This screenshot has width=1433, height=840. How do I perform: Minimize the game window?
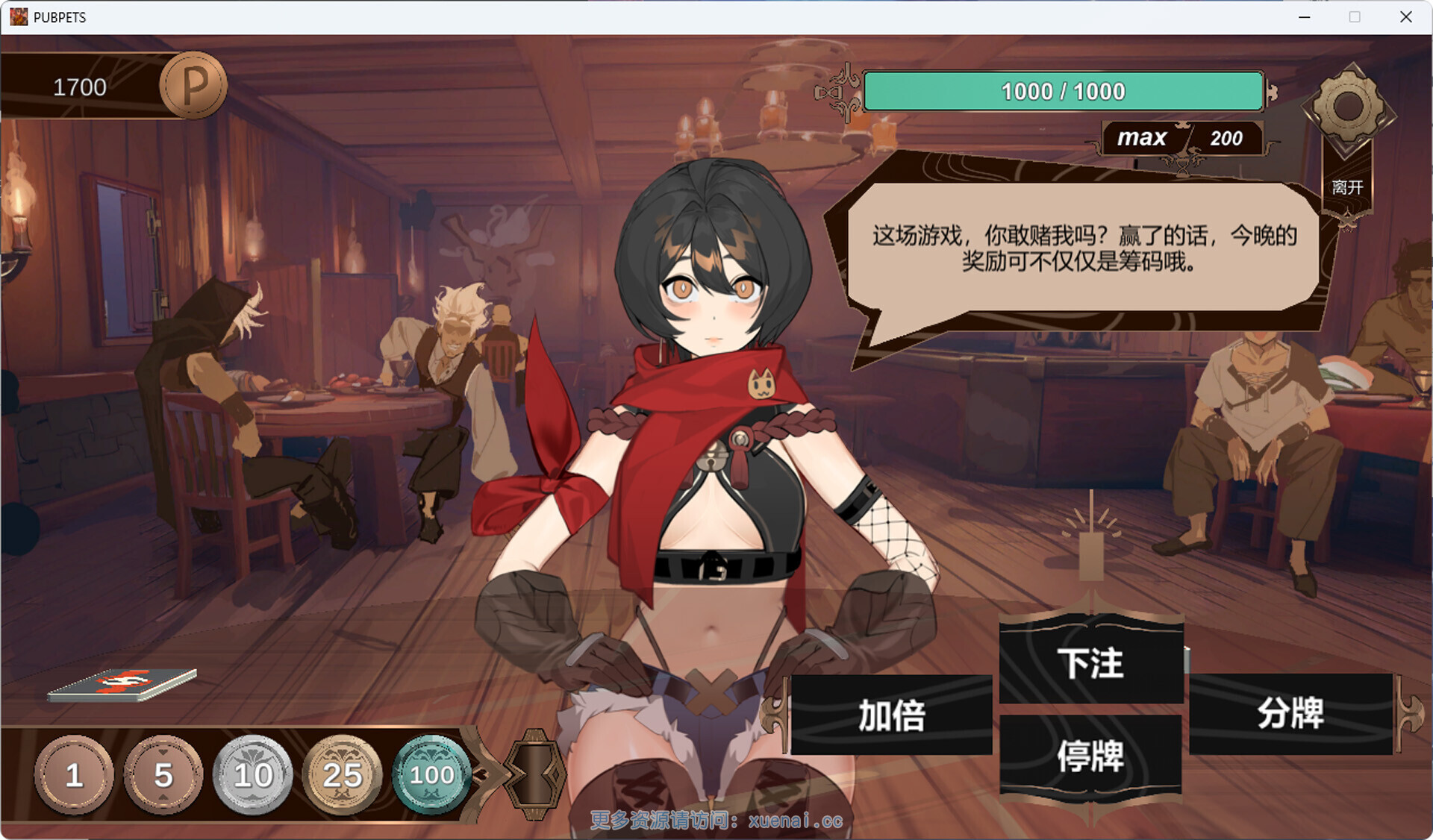tap(1305, 17)
